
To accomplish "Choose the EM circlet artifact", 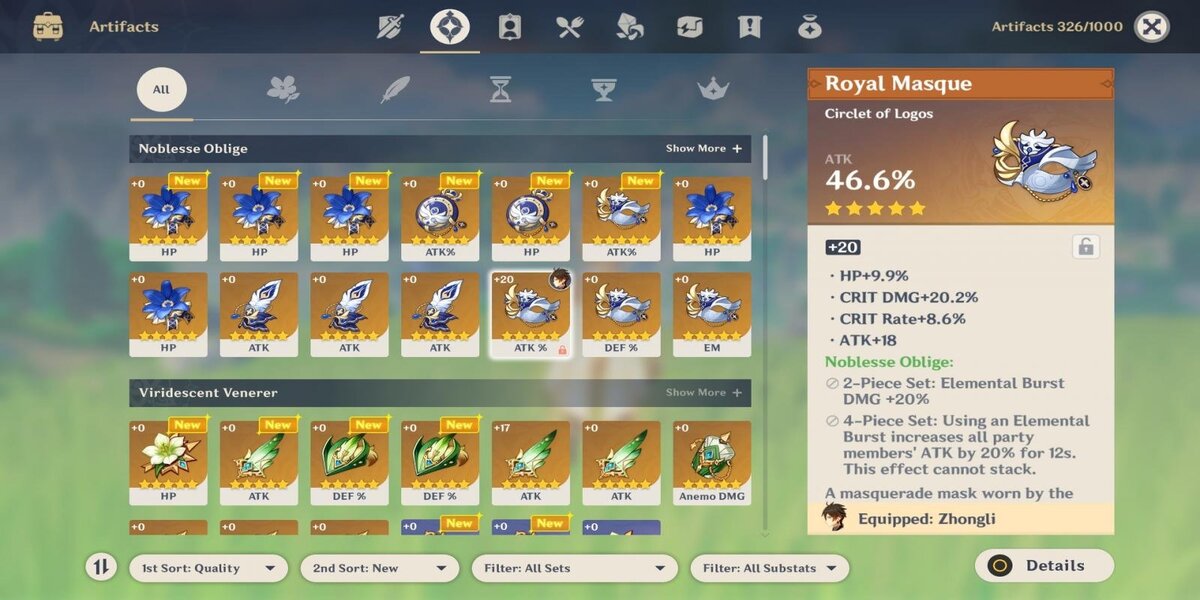I will point(711,314).
